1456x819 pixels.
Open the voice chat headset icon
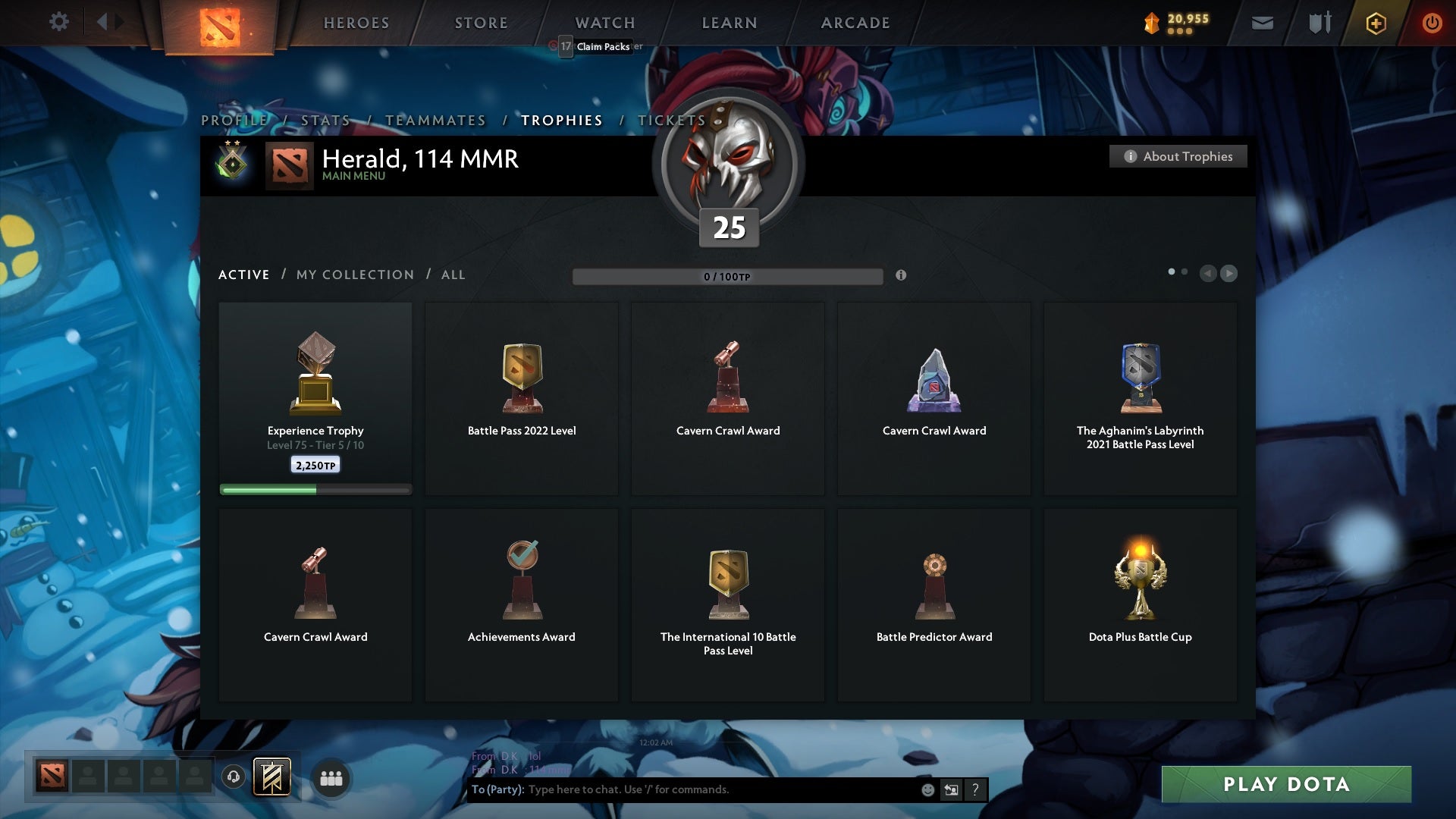[x=234, y=777]
